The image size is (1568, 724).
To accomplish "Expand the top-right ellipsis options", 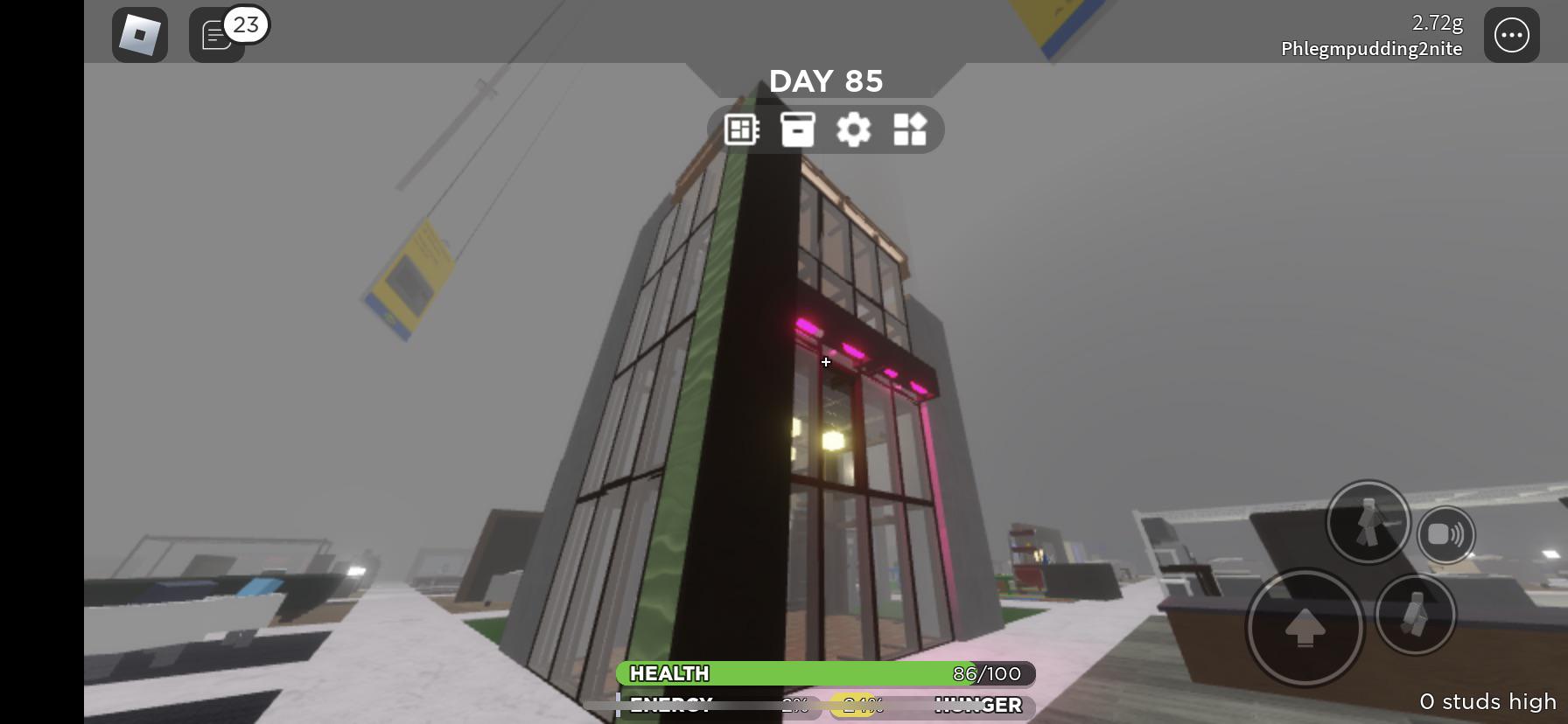I will [x=1511, y=35].
